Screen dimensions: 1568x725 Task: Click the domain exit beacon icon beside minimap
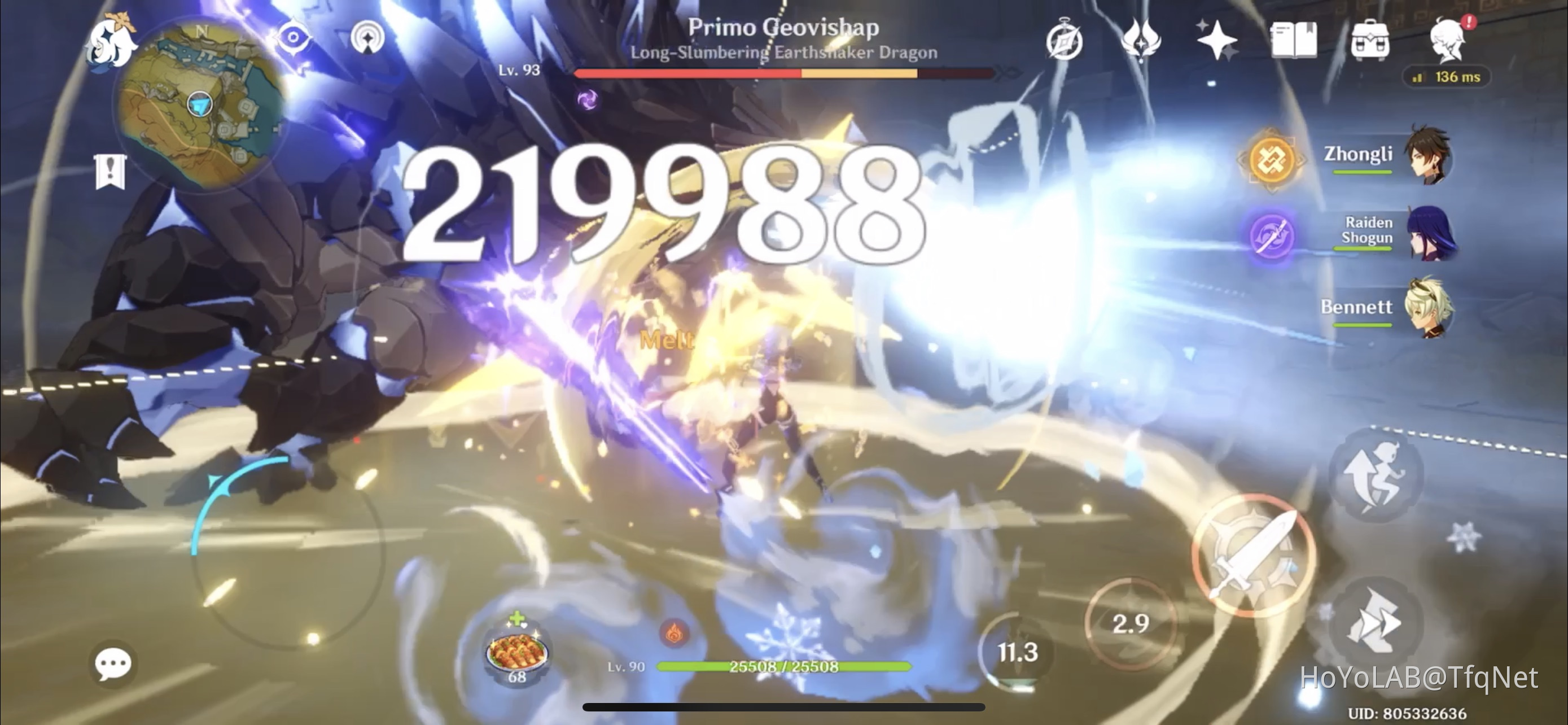click(365, 37)
